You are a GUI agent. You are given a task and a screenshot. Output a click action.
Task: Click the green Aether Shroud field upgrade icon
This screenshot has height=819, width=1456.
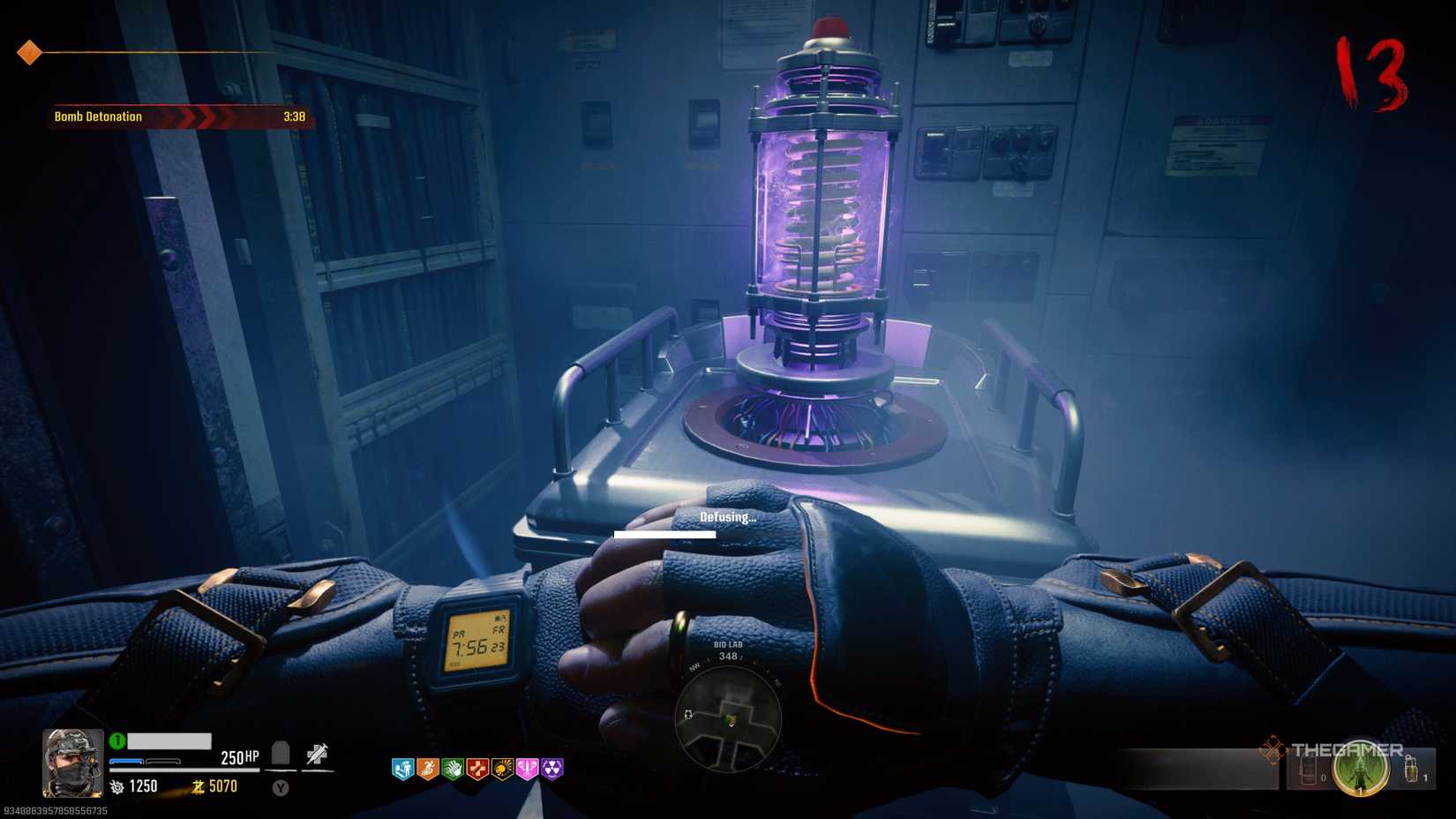point(1362,768)
